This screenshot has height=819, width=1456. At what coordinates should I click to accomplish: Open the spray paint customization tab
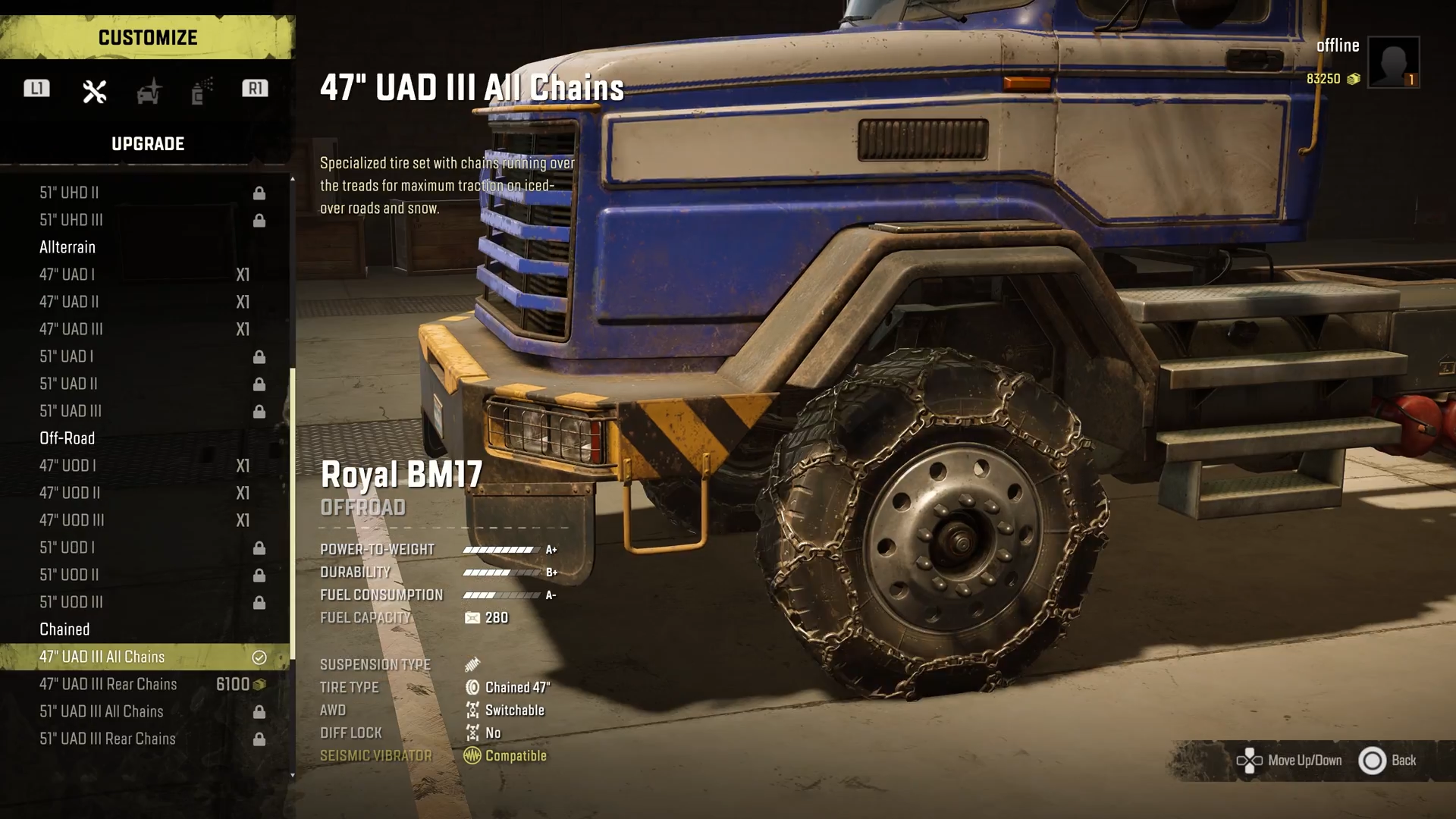(201, 92)
